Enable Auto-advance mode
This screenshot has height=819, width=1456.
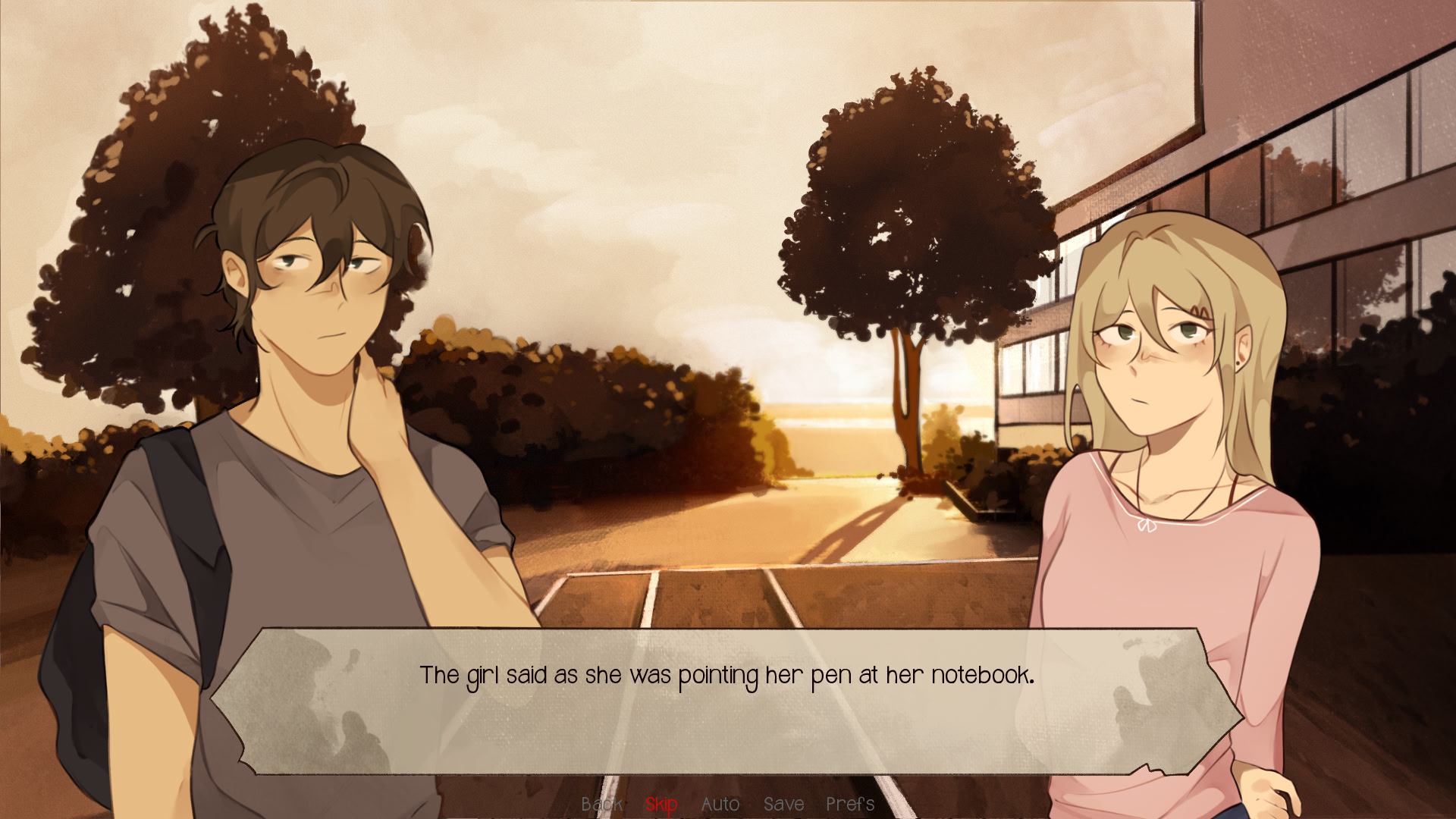(x=720, y=804)
